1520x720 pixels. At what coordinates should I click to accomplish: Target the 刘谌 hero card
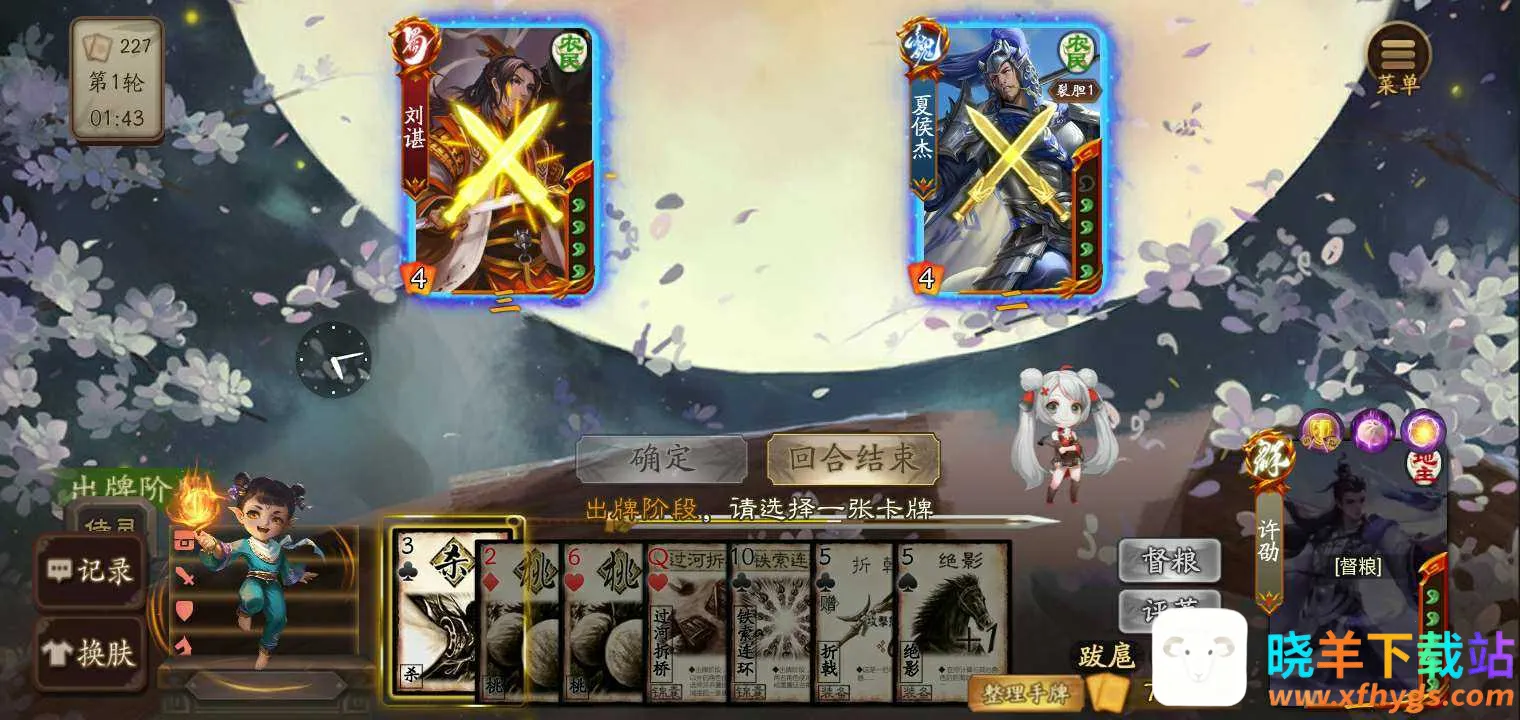(x=497, y=160)
